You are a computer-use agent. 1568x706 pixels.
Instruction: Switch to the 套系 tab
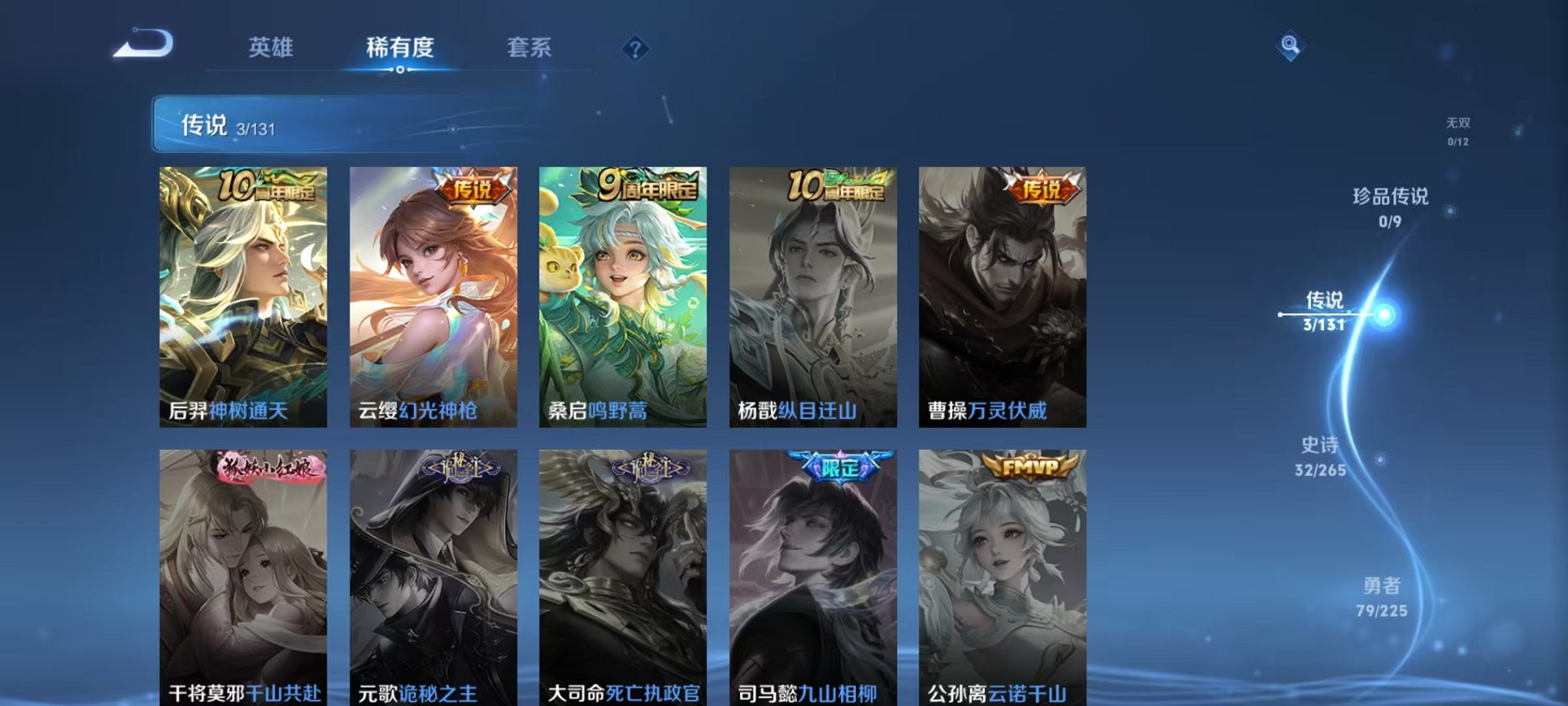pos(529,48)
